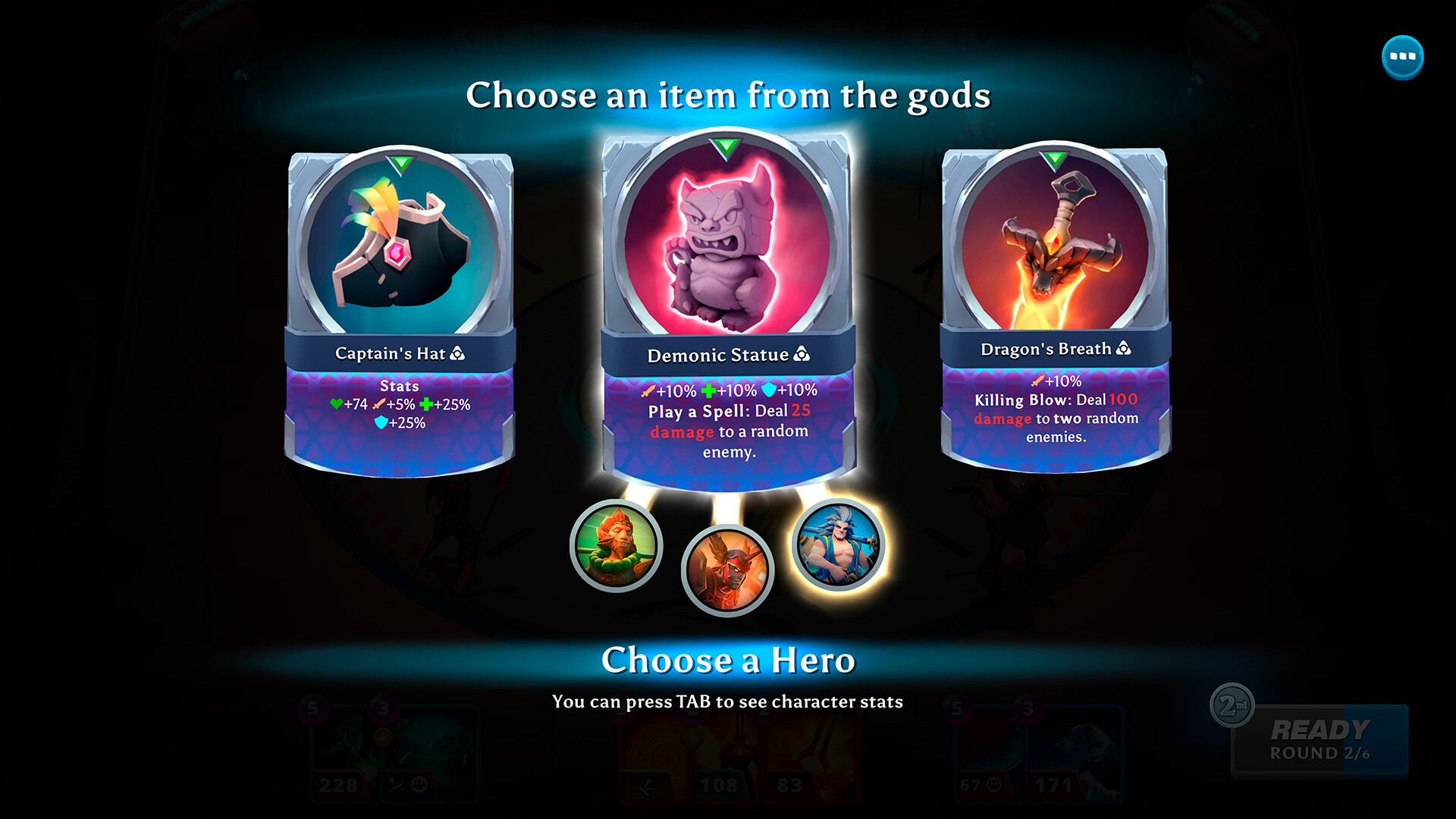Click the rarity icon beside Demonic Statue name

pyautogui.click(x=802, y=354)
